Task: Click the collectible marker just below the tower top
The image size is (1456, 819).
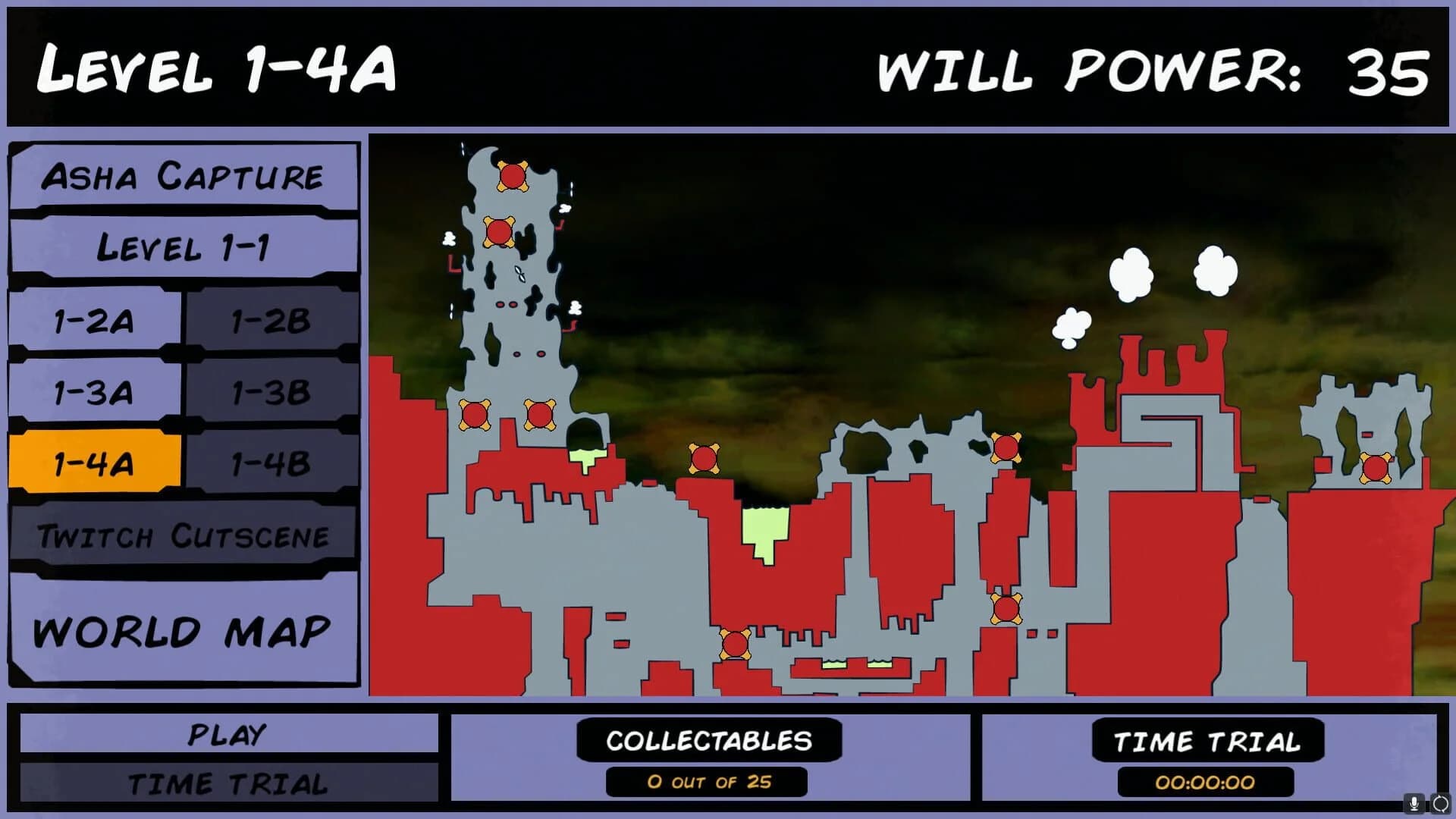Action: [500, 232]
